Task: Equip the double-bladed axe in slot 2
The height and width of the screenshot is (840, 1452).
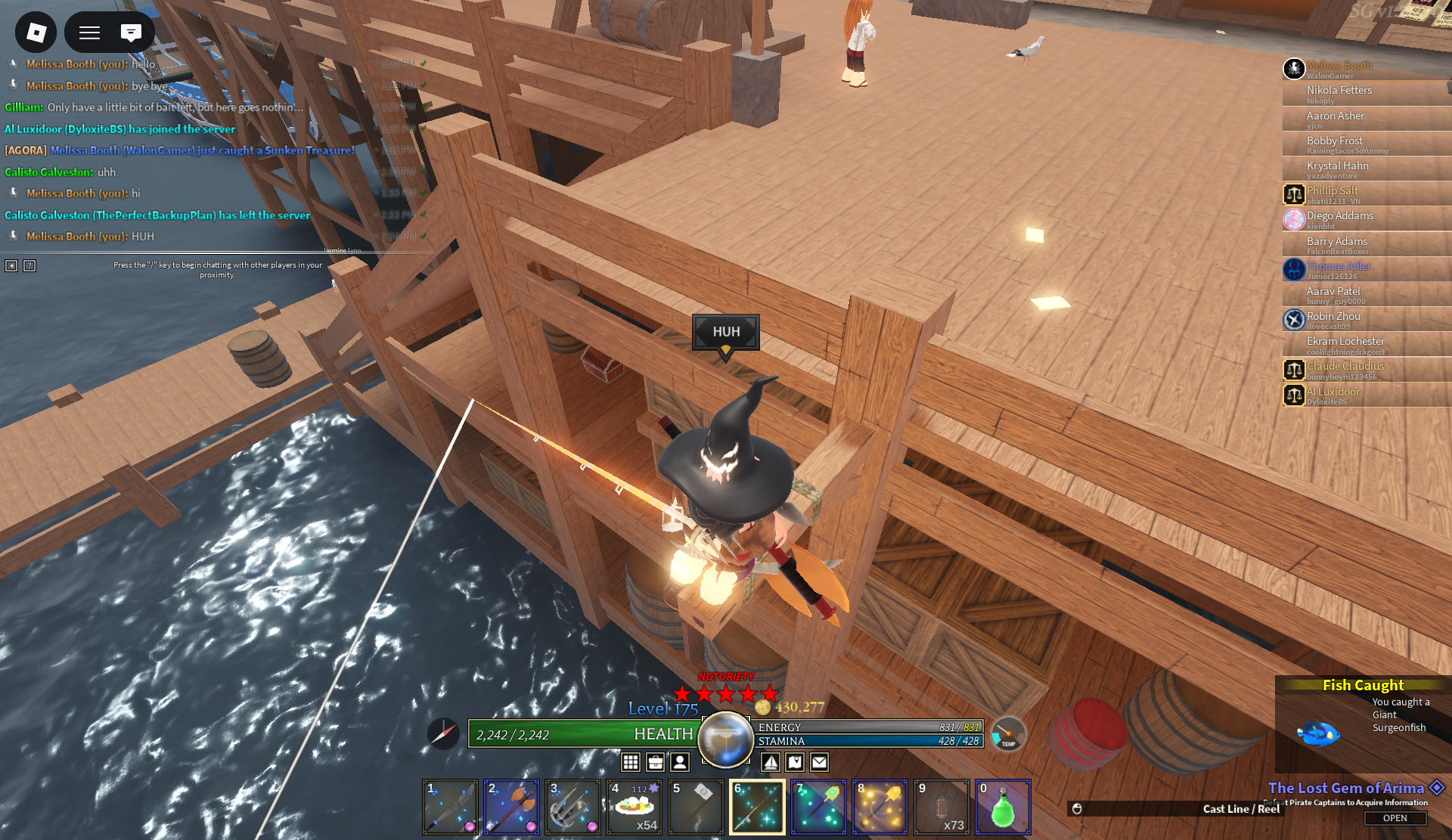Action: [511, 807]
